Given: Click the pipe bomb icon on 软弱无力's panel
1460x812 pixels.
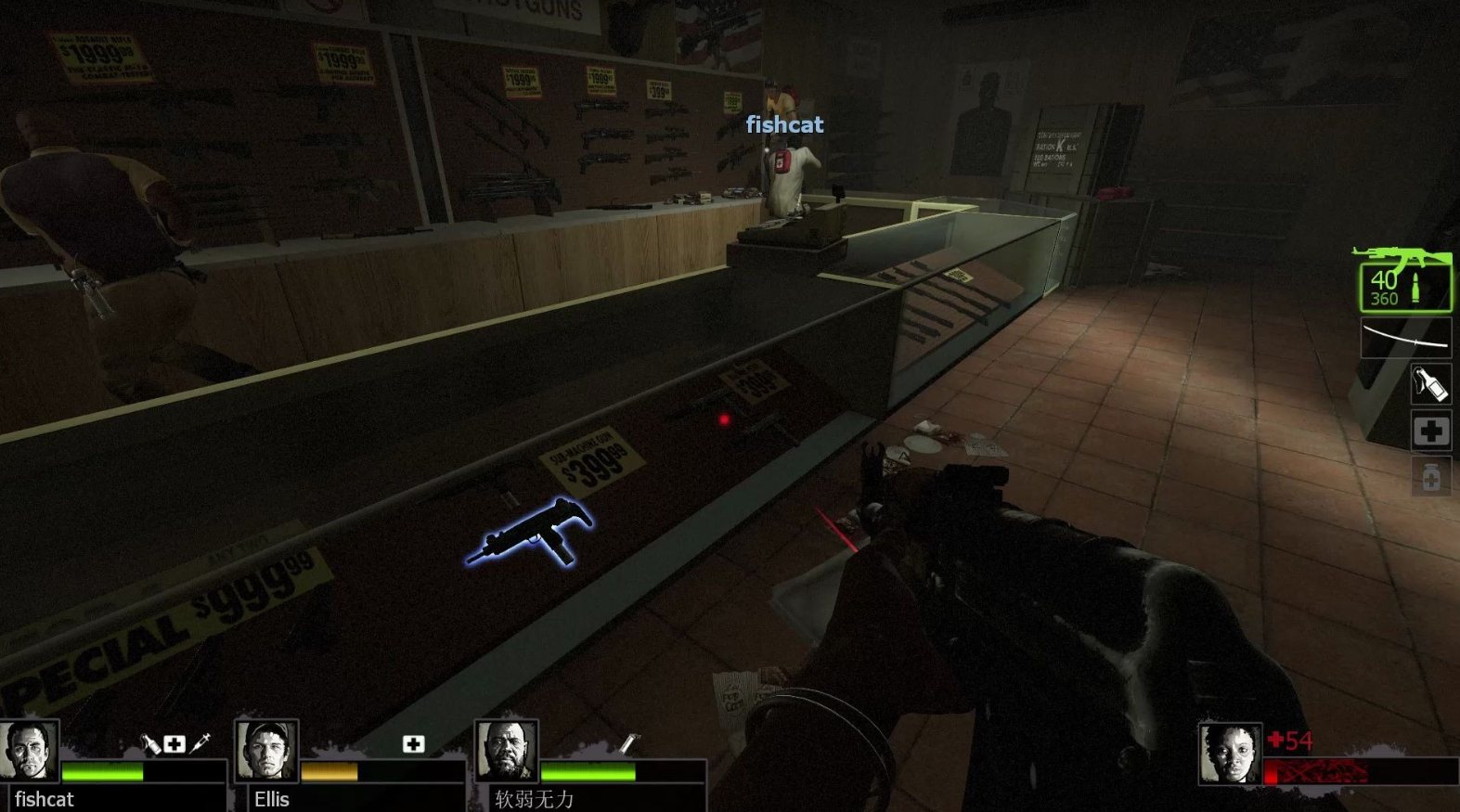Looking at the screenshot, I should click(628, 742).
